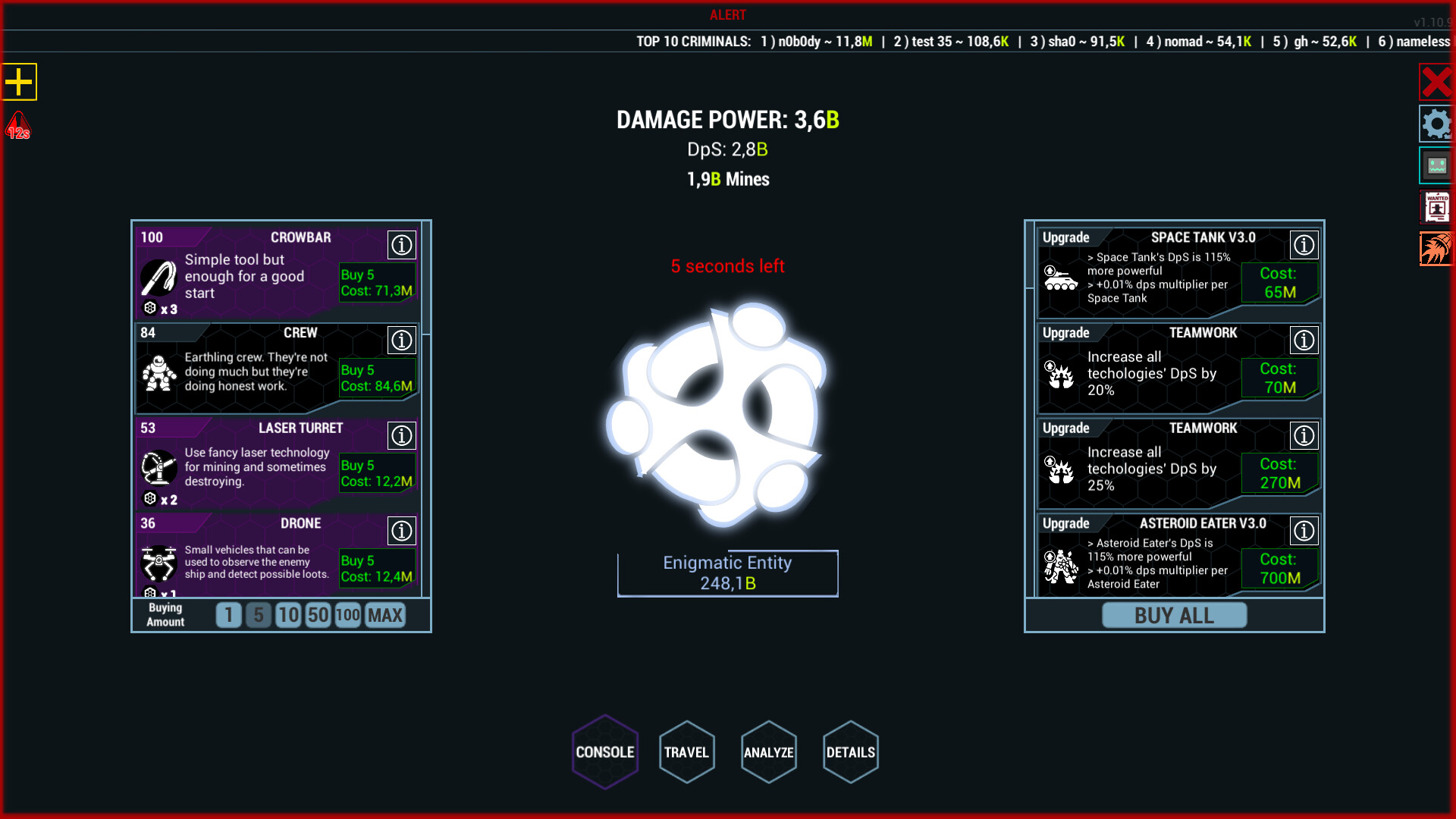The height and width of the screenshot is (819, 1456).
Task: Expand Asteroid Eater V3.0 info
Action: 1305,531
